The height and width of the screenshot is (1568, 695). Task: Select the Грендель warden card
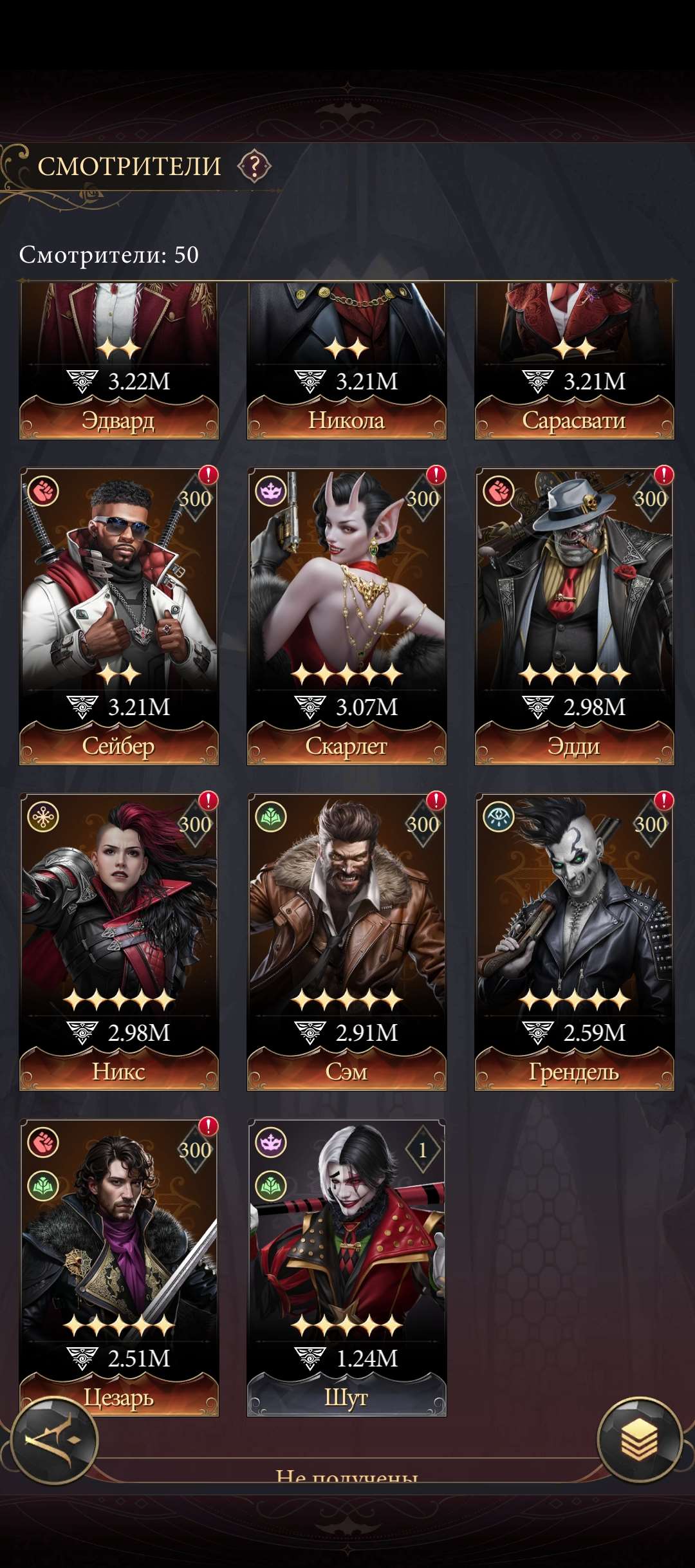pyautogui.click(x=574, y=941)
